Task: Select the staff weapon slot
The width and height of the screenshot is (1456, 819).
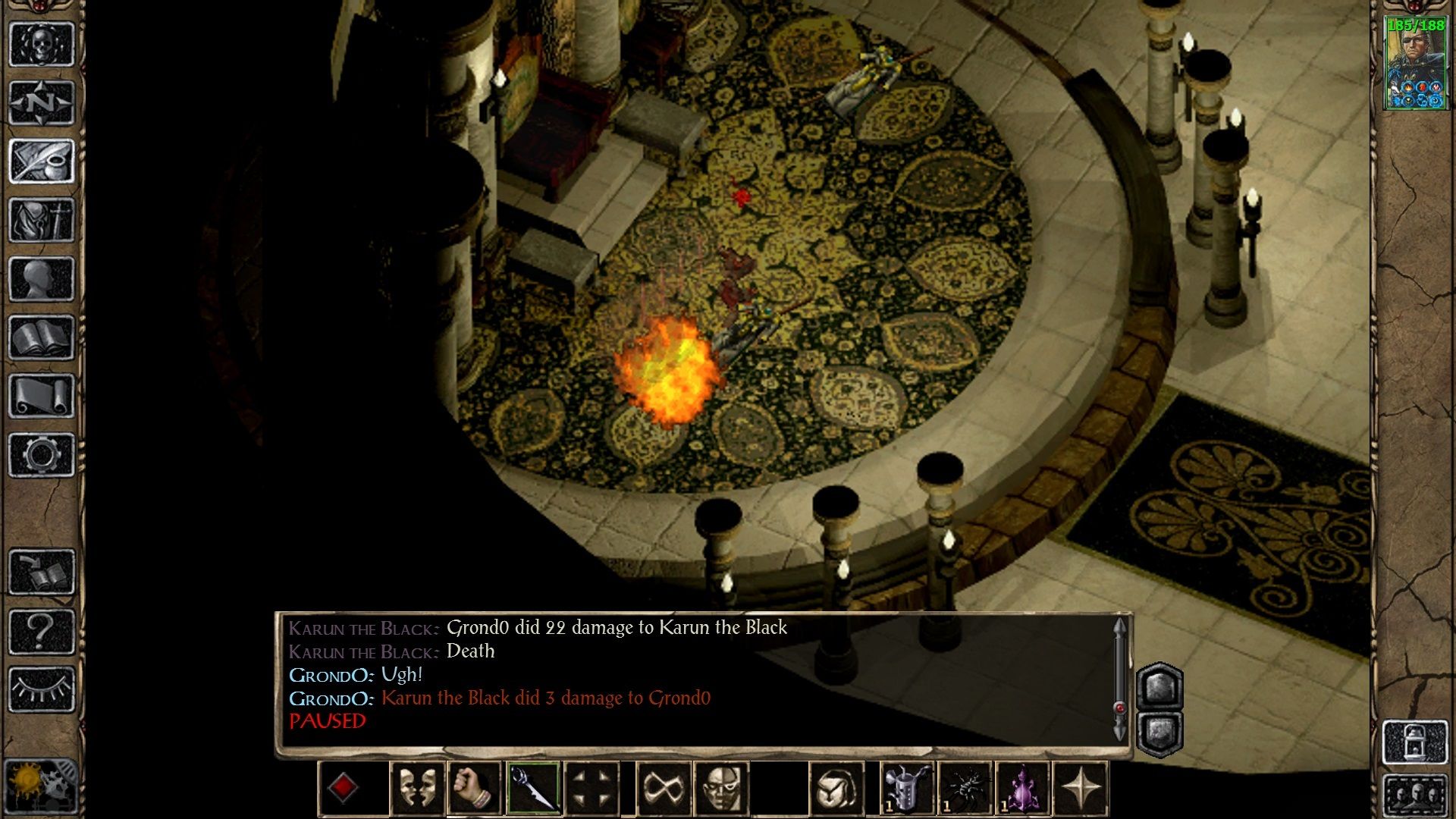Action: (533, 788)
